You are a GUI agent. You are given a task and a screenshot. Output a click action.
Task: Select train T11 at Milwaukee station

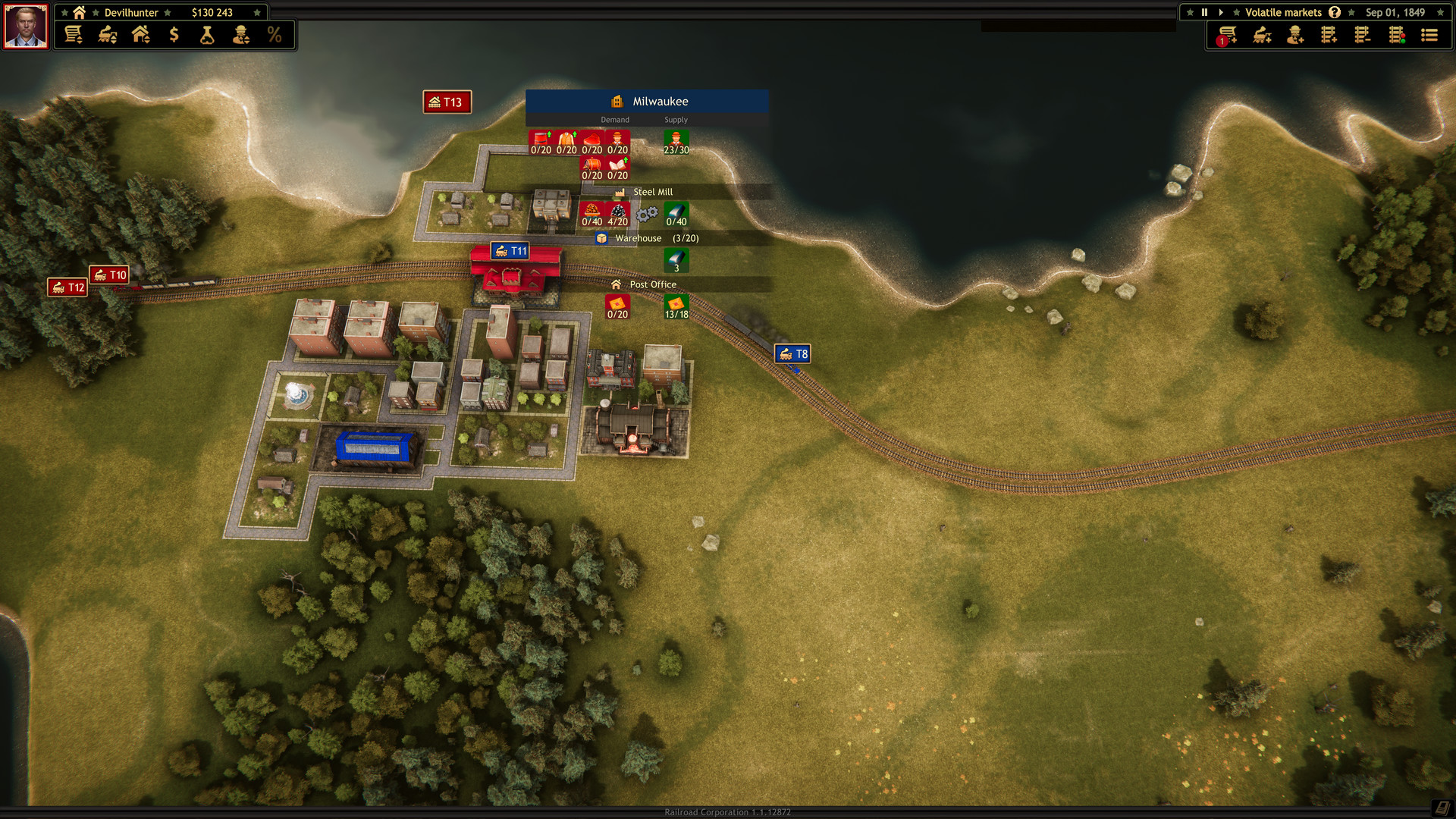click(x=509, y=250)
